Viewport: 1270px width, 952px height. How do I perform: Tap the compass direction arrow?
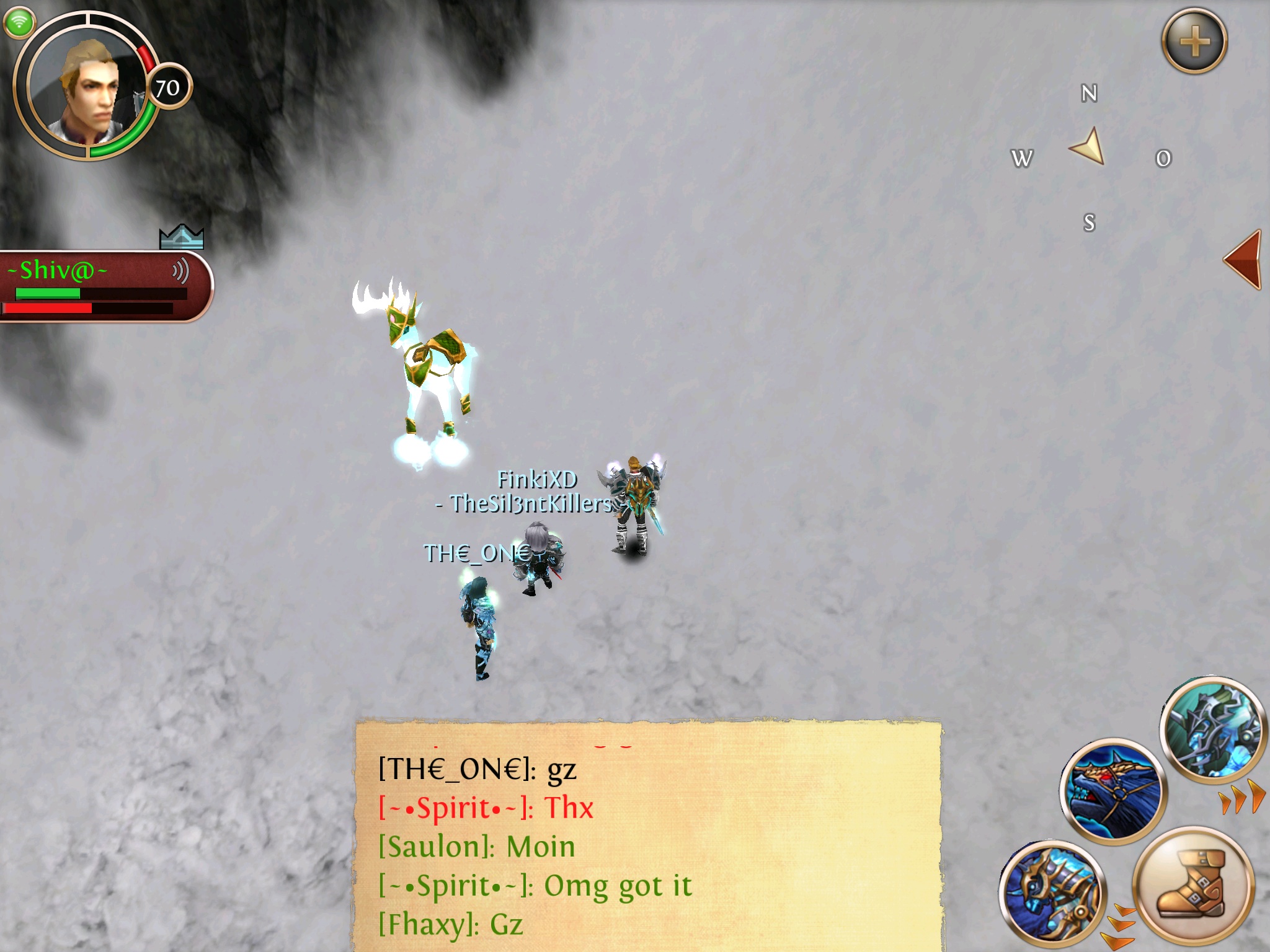(1088, 147)
